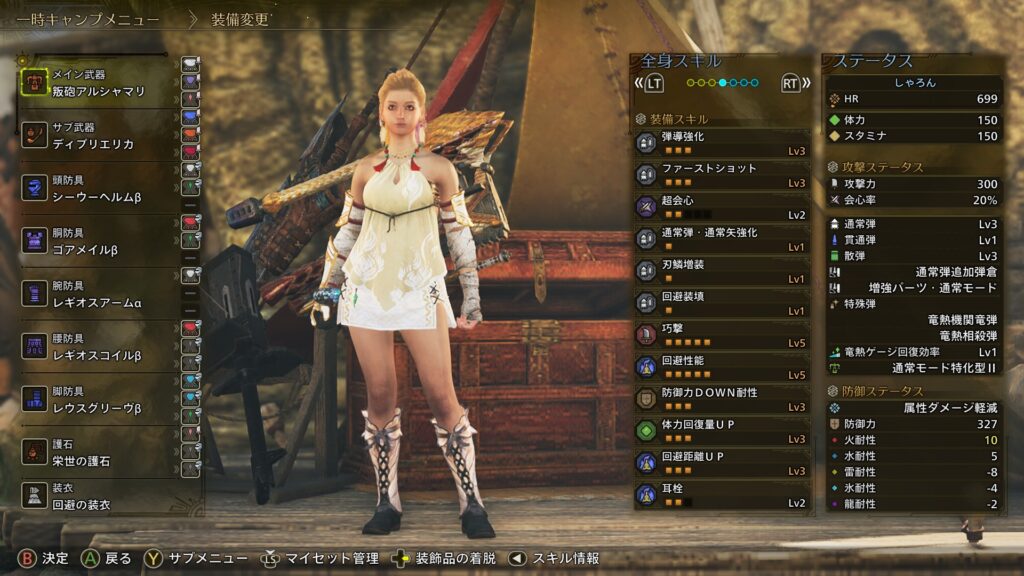
Task: Choose the 回避装填 skill row
Action: coord(722,302)
